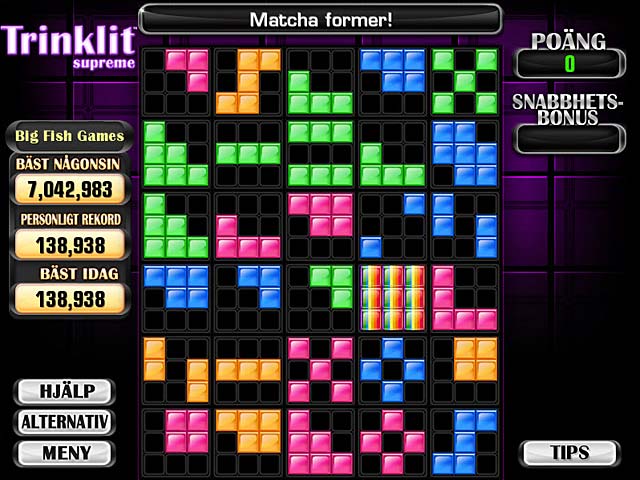This screenshot has width=640, height=480.
Task: Ask for a hint with Tips
Action: [x=570, y=453]
